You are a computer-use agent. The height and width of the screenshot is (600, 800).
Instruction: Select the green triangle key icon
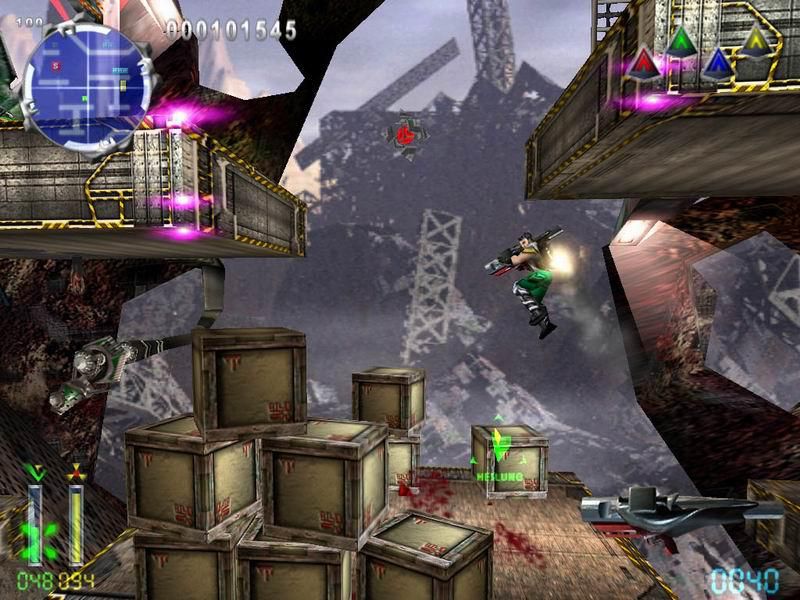pos(681,41)
